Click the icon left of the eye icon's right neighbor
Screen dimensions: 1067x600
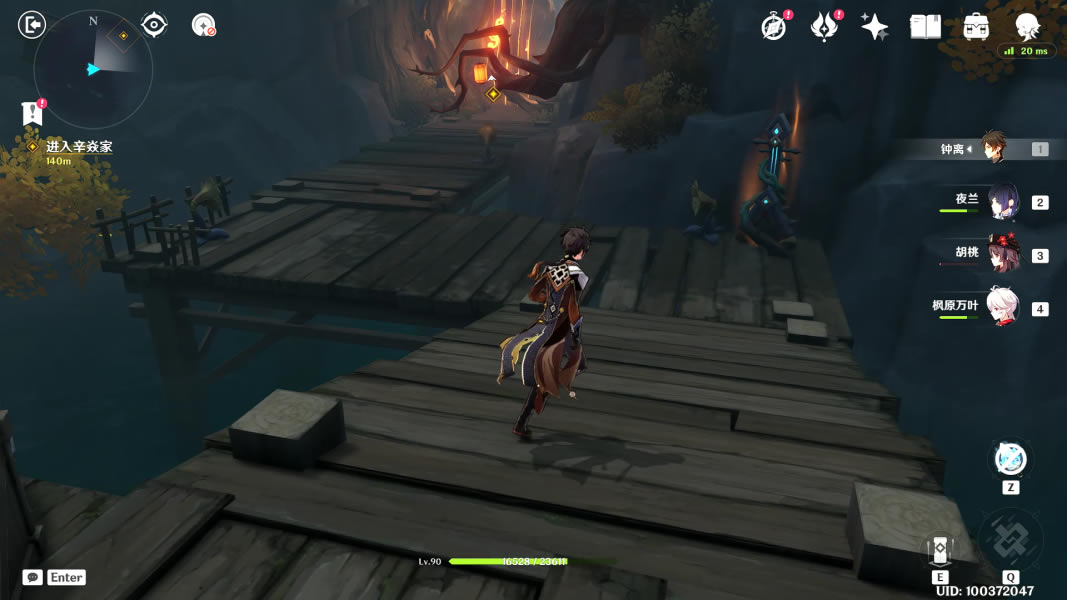(x=154, y=25)
